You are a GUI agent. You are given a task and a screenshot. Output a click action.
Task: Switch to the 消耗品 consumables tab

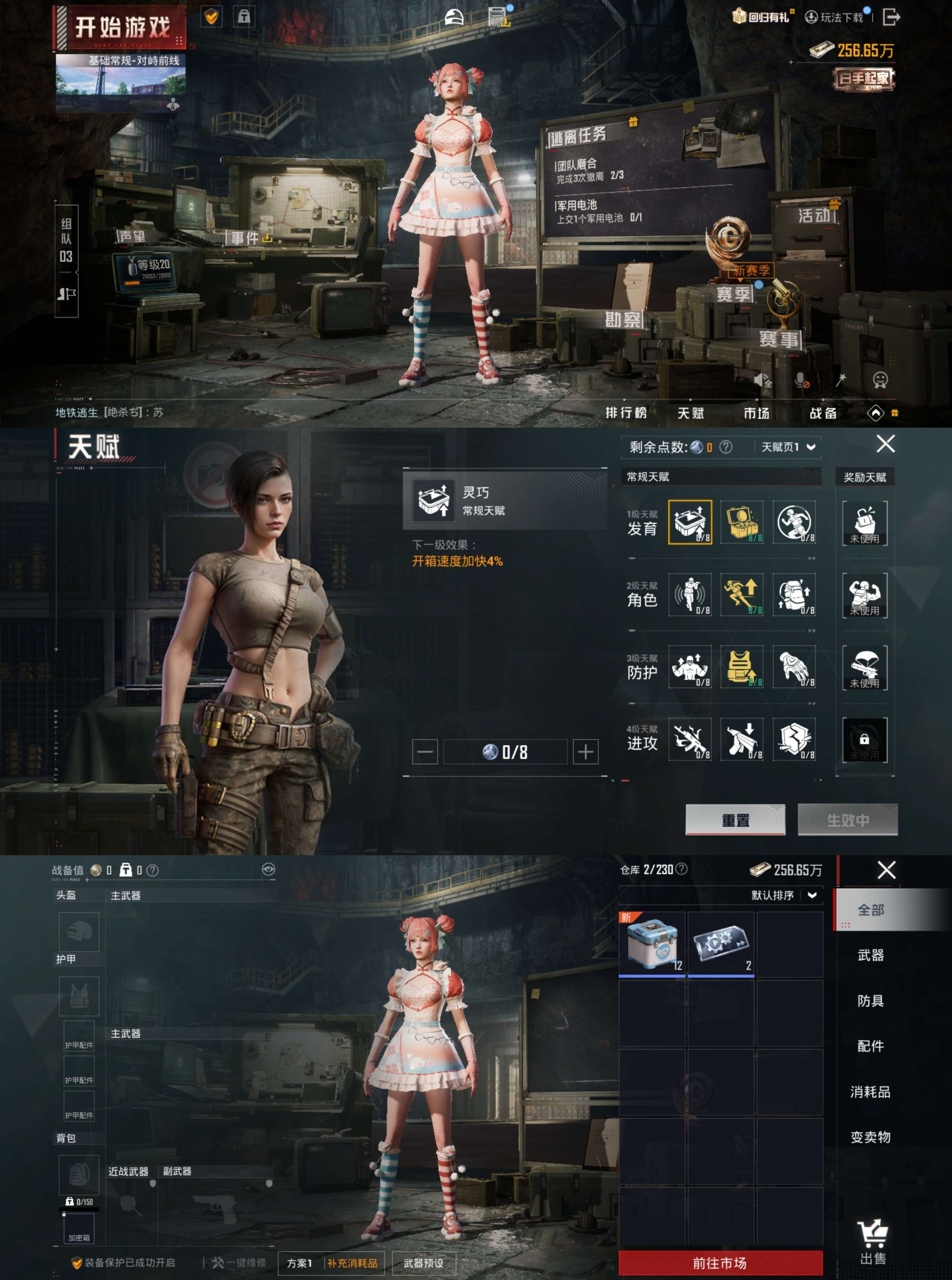[x=870, y=1092]
